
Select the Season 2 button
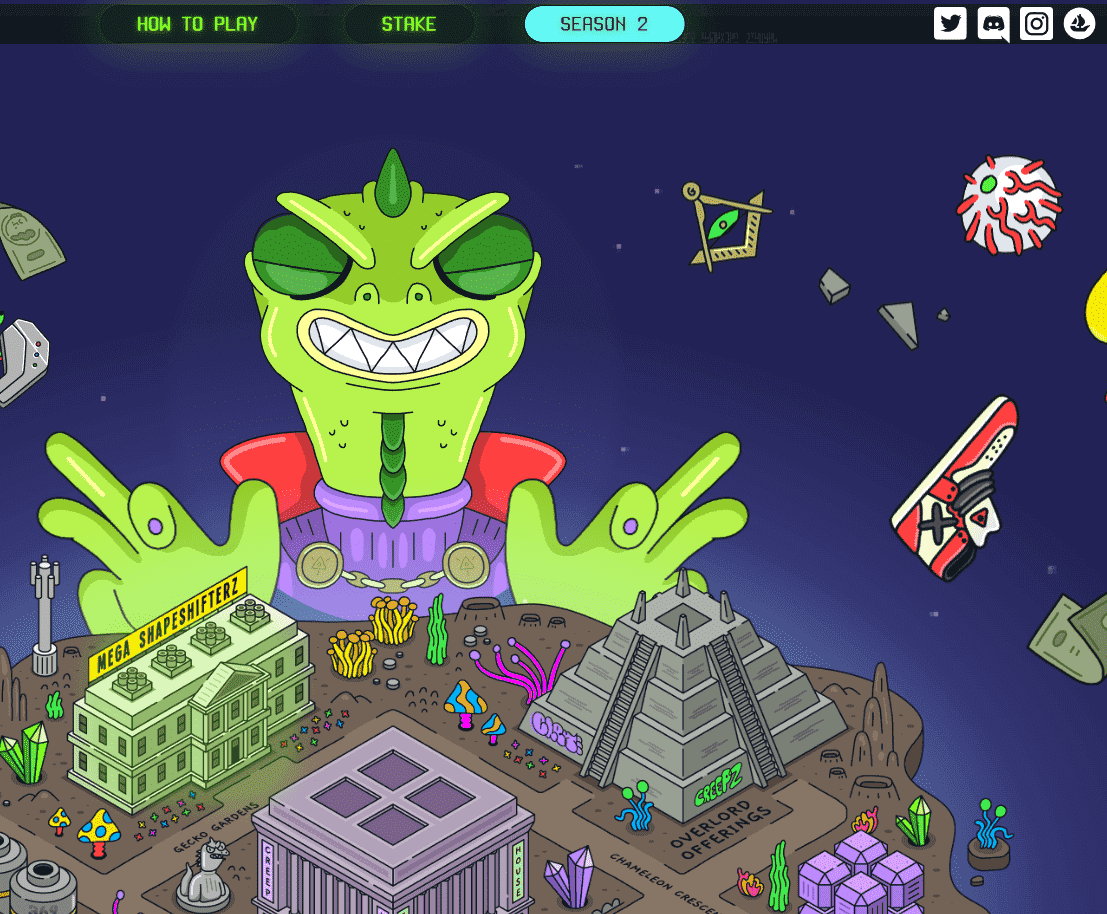(604, 24)
